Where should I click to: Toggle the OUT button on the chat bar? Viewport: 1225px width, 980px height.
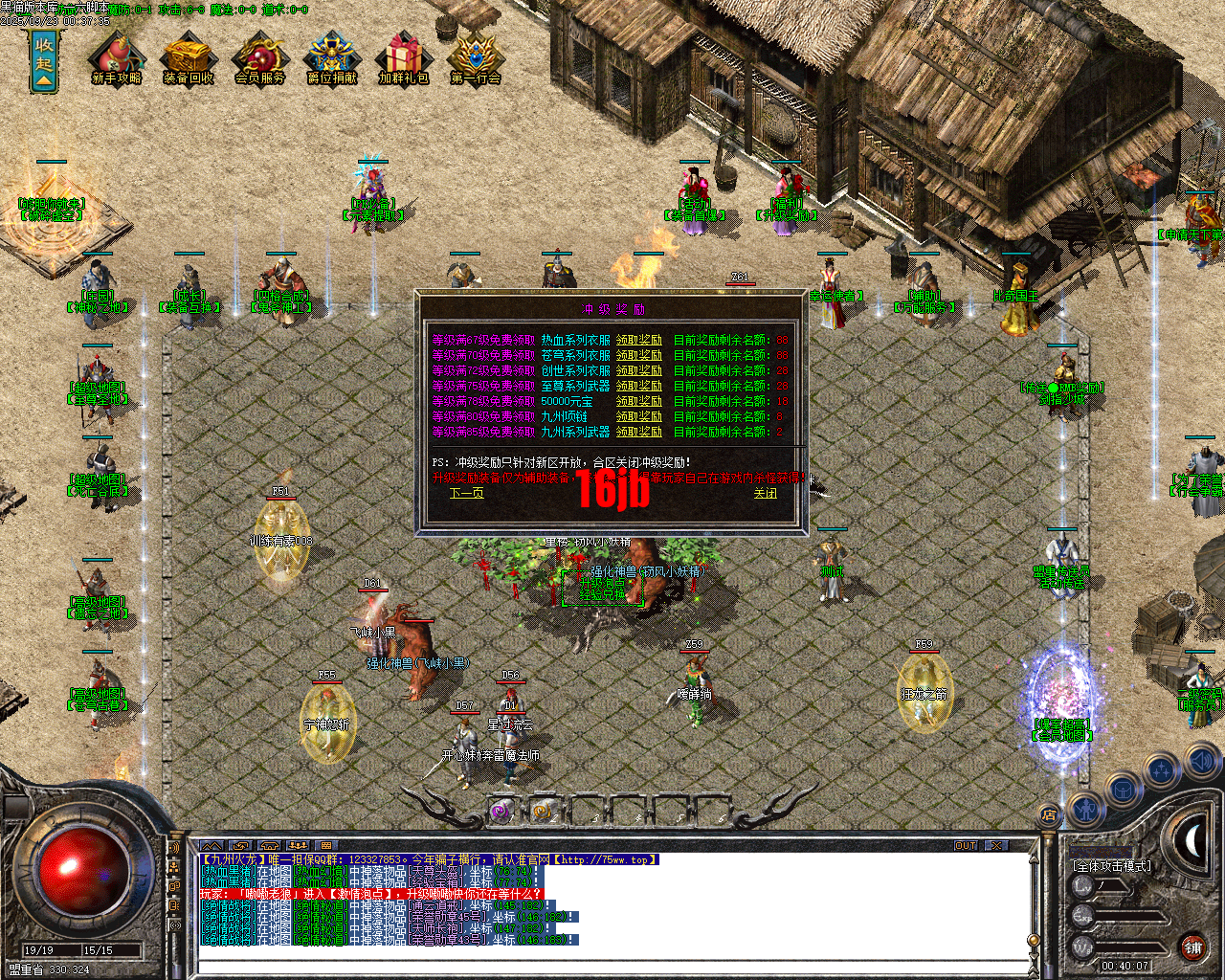pos(967,845)
